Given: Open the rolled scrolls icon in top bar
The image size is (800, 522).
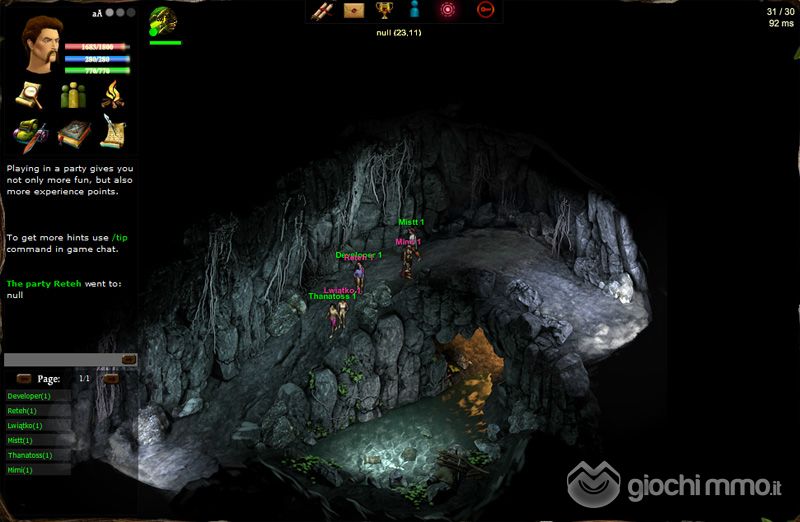Looking at the screenshot, I should [322, 11].
